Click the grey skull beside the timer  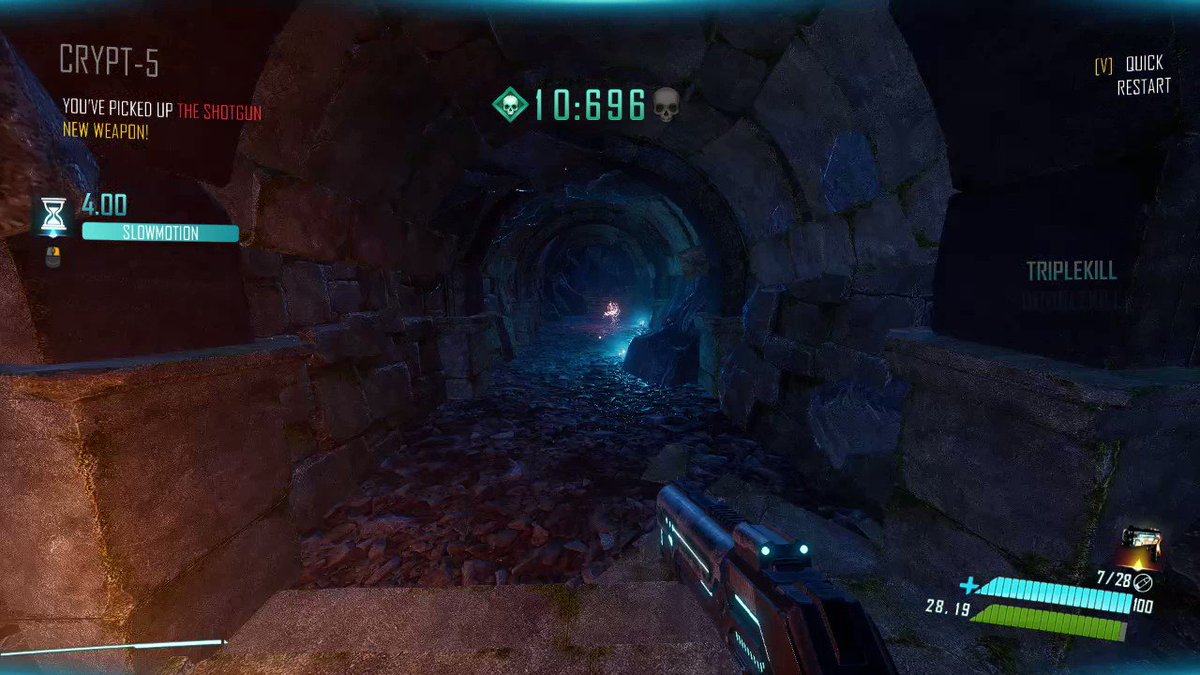click(x=665, y=103)
